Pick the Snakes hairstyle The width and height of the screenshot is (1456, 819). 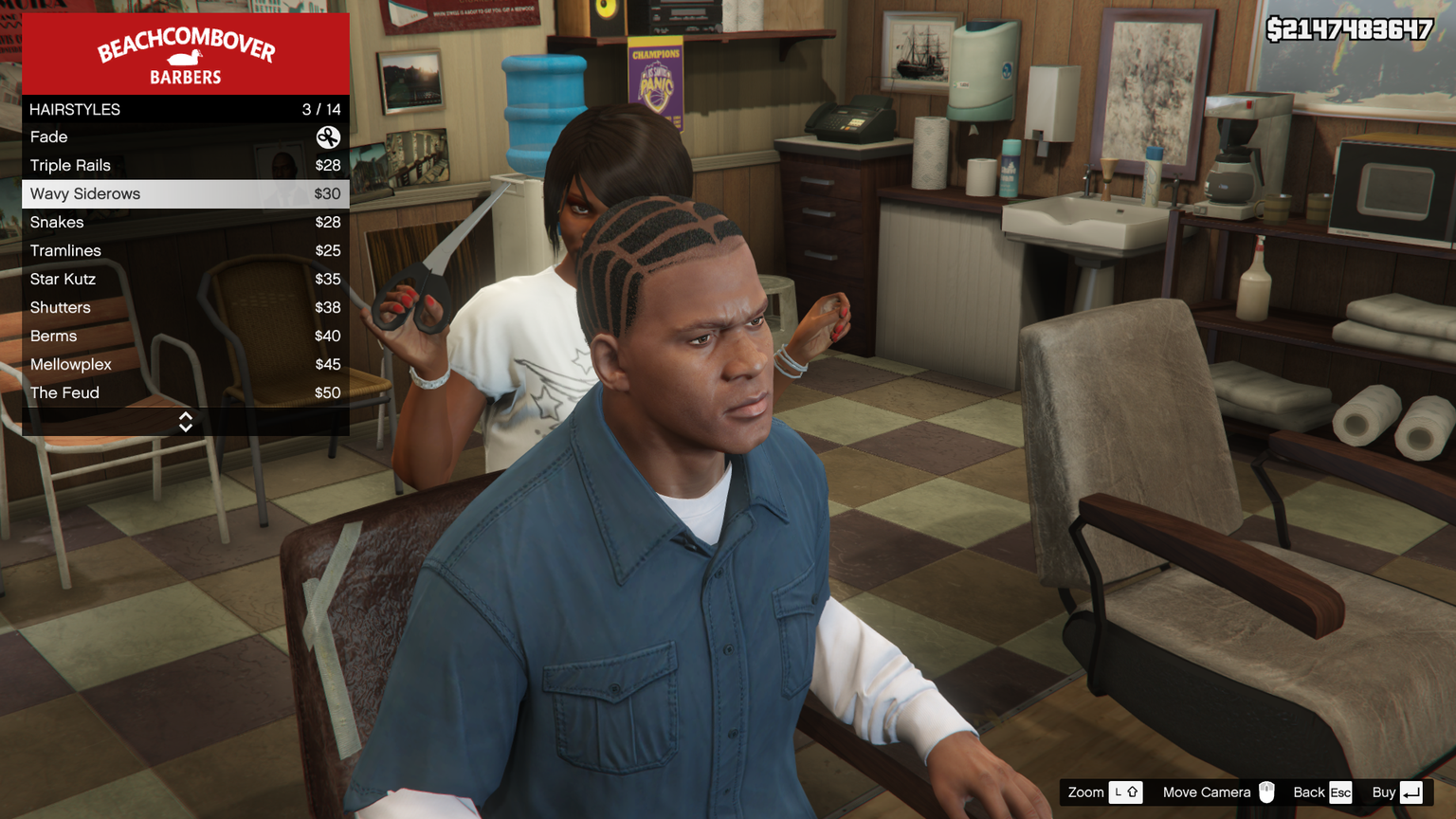pyautogui.click(x=185, y=223)
